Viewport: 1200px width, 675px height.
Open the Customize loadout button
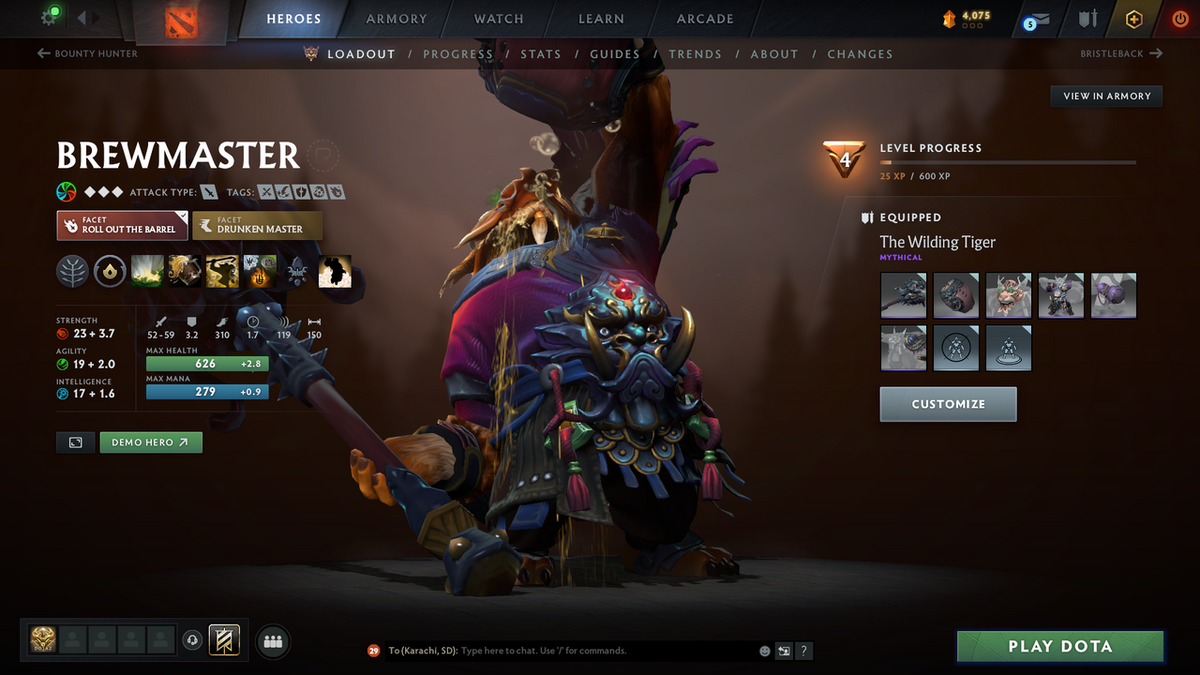click(948, 404)
